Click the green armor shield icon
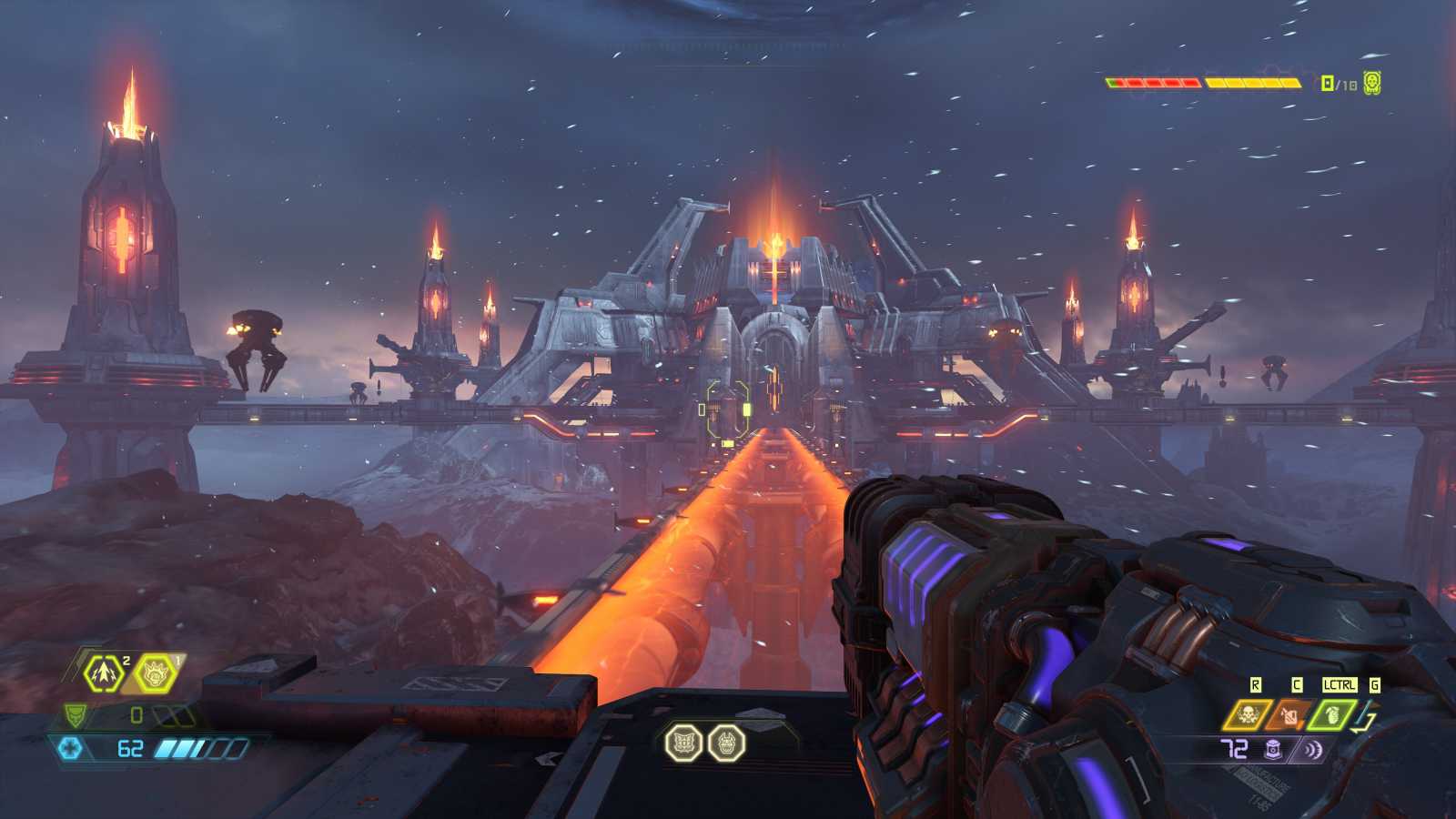 click(x=76, y=715)
